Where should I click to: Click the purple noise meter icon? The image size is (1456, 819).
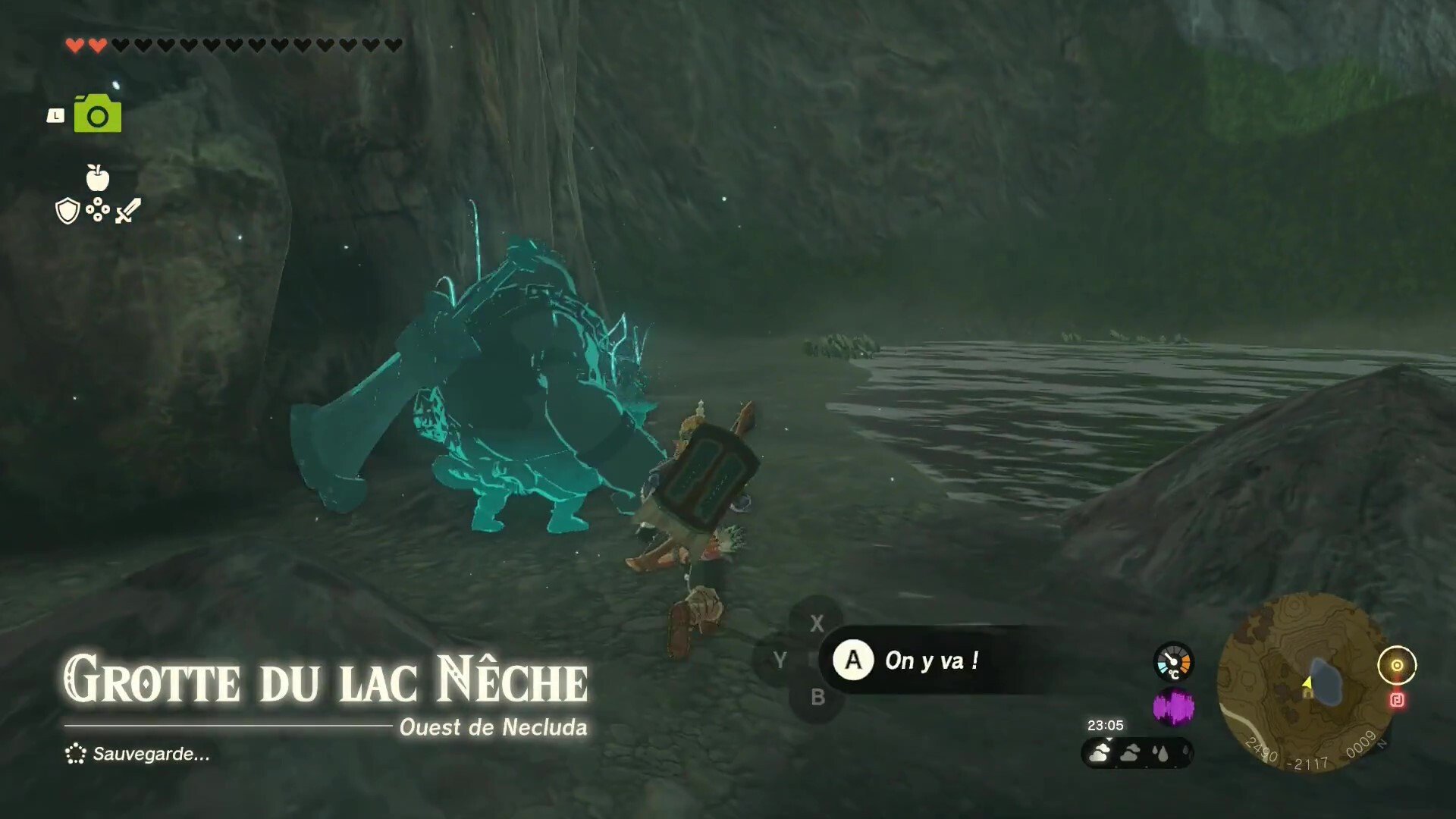[x=1174, y=707]
